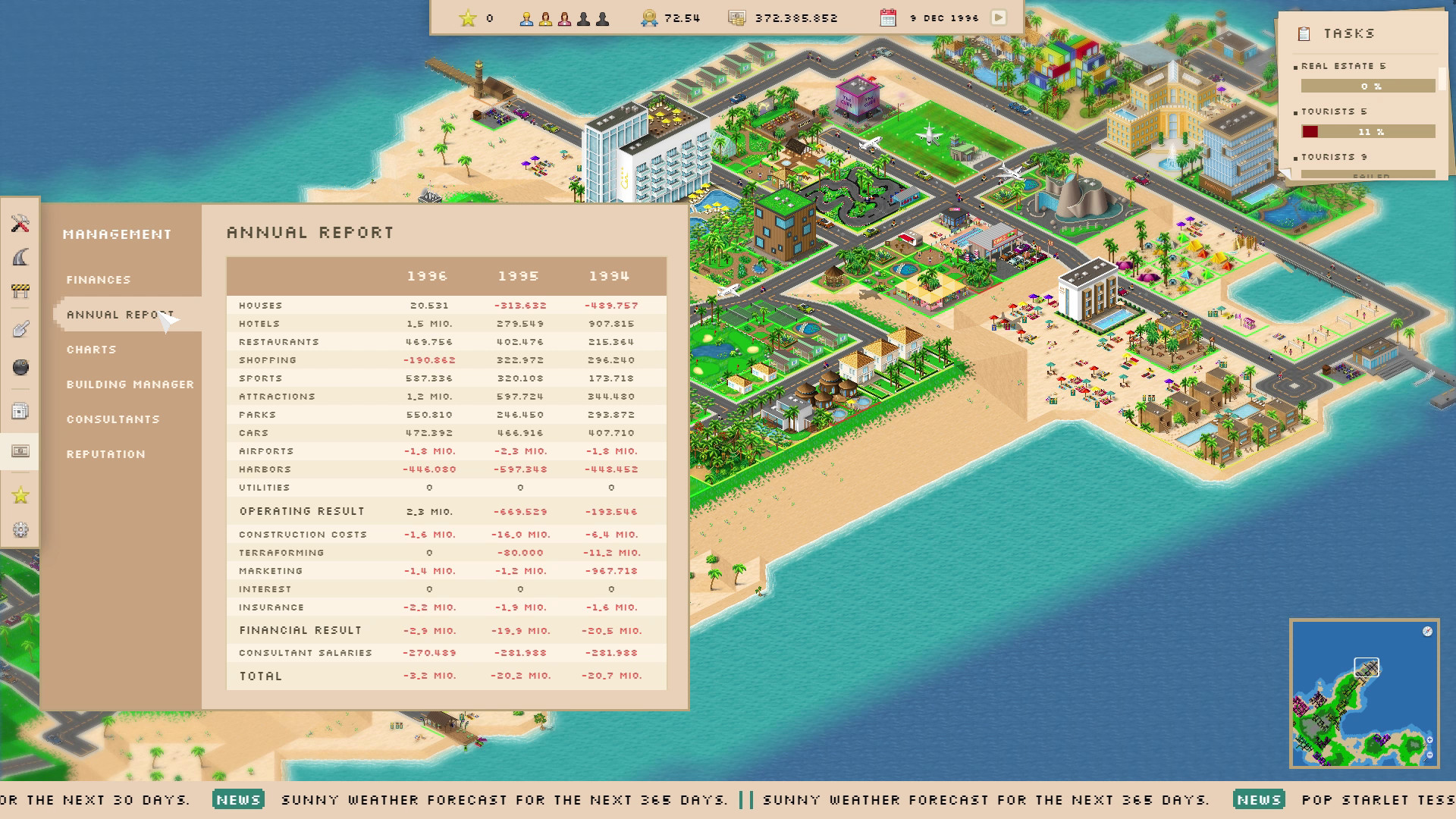Open the Reputation page
The height and width of the screenshot is (819, 1456).
(x=105, y=453)
